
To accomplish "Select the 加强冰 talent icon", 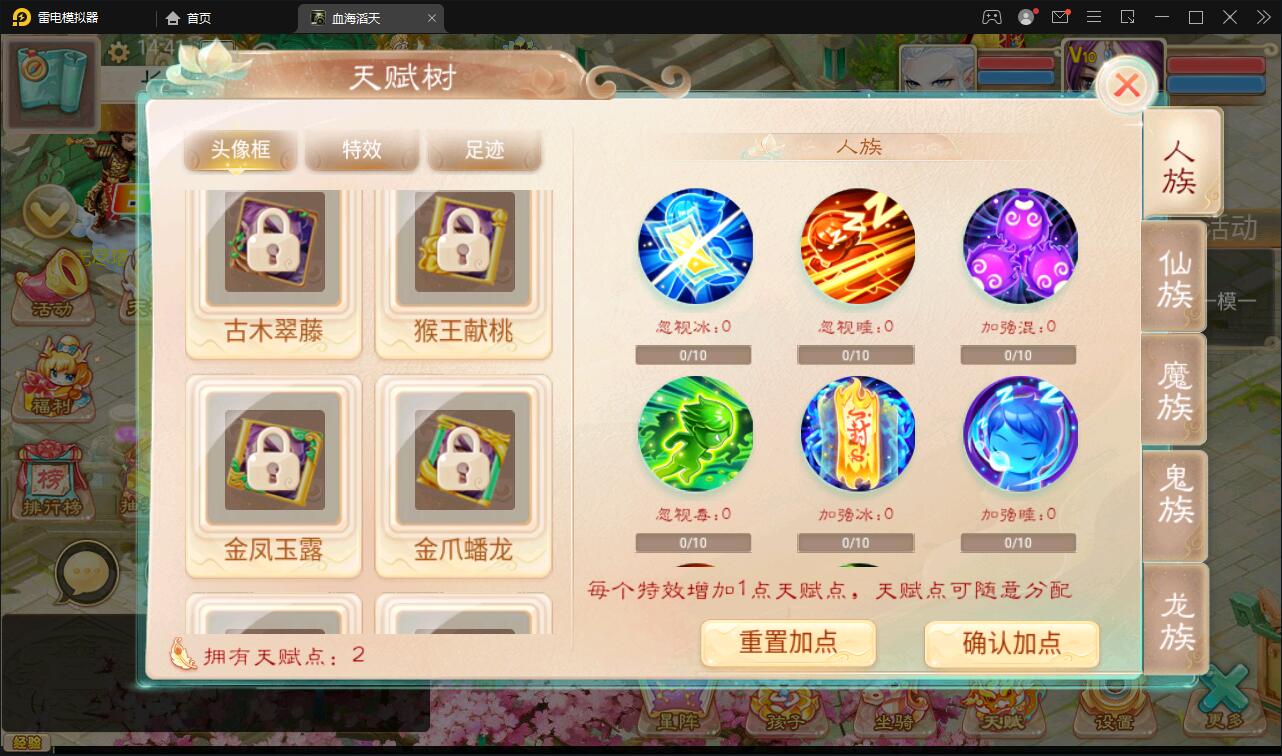I will 857,433.
